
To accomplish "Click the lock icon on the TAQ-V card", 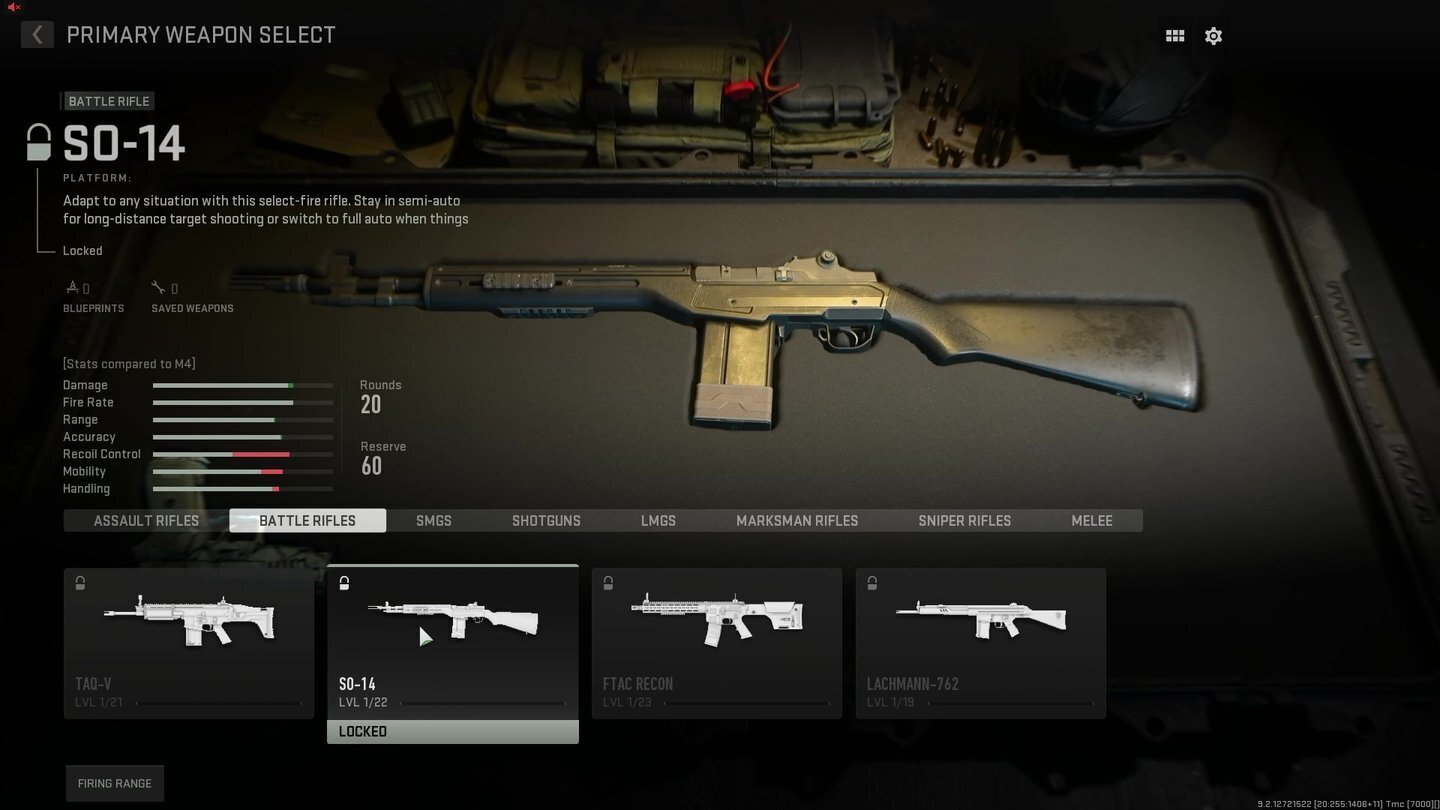I will tap(79, 583).
